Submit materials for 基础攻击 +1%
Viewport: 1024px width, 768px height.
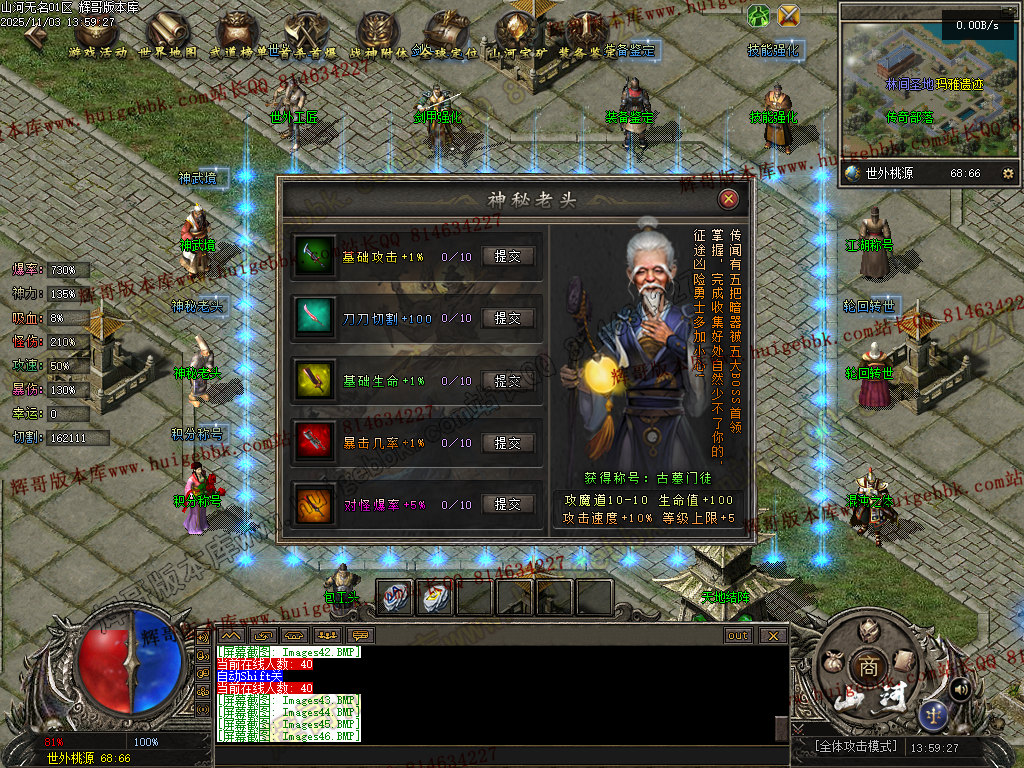pyautogui.click(x=508, y=256)
